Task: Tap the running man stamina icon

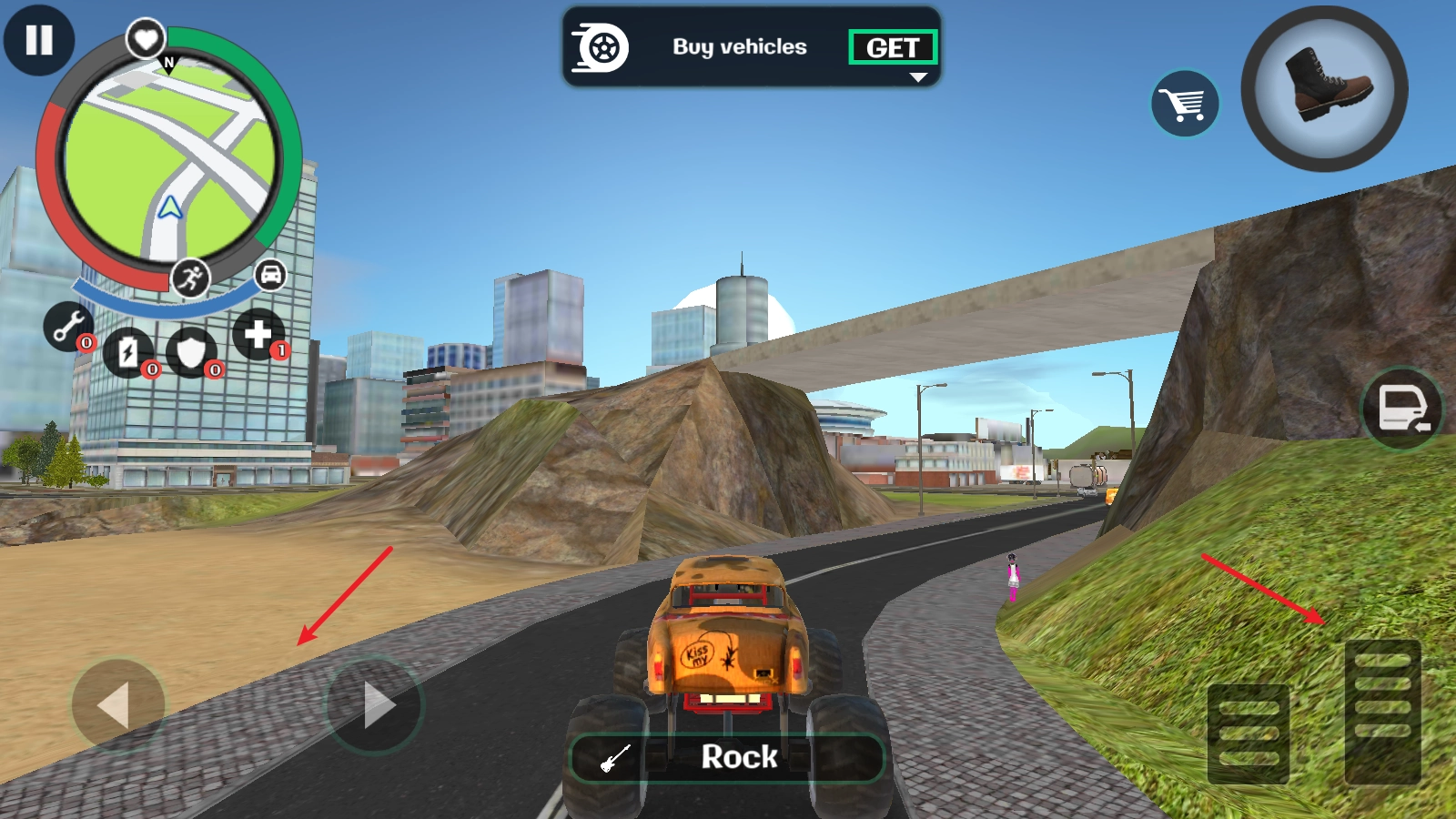Action: pos(190,278)
